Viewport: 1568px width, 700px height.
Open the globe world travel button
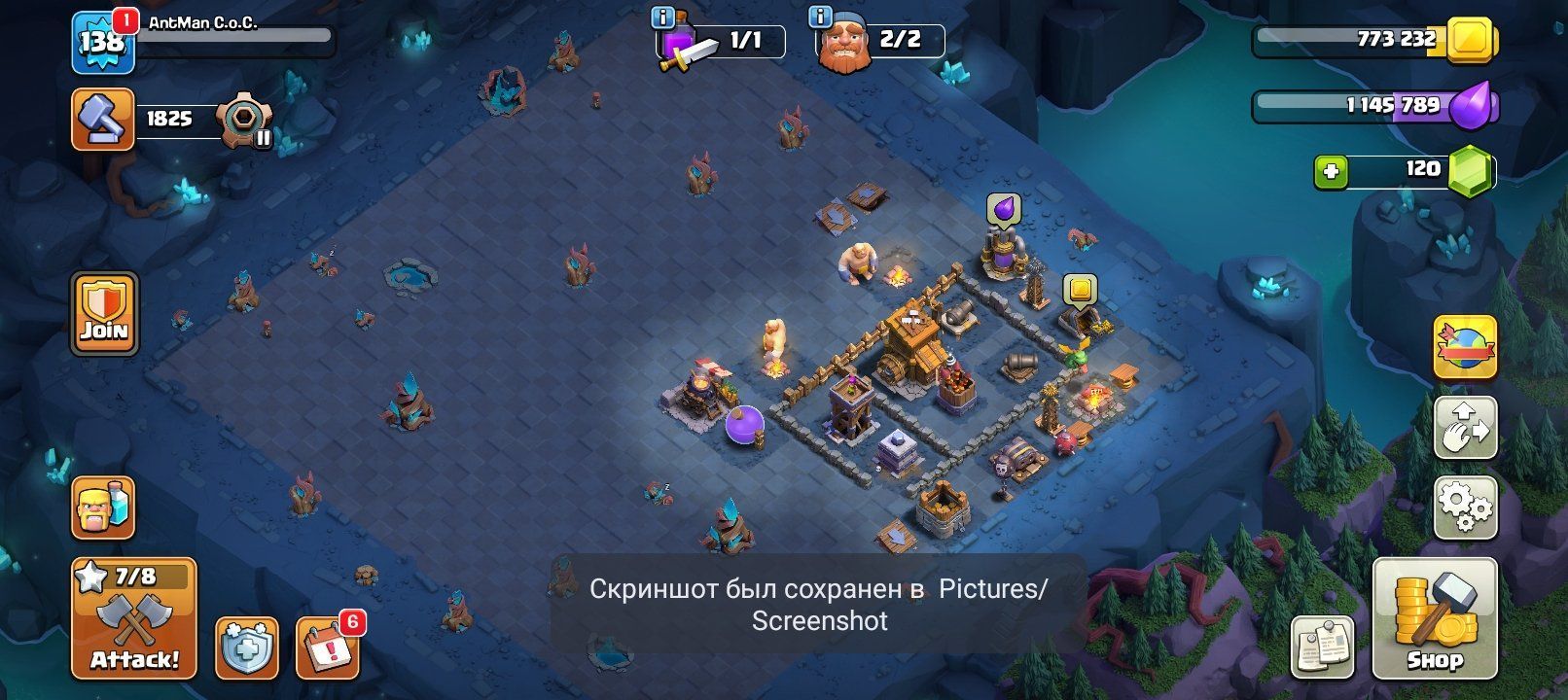pyautogui.click(x=1465, y=346)
